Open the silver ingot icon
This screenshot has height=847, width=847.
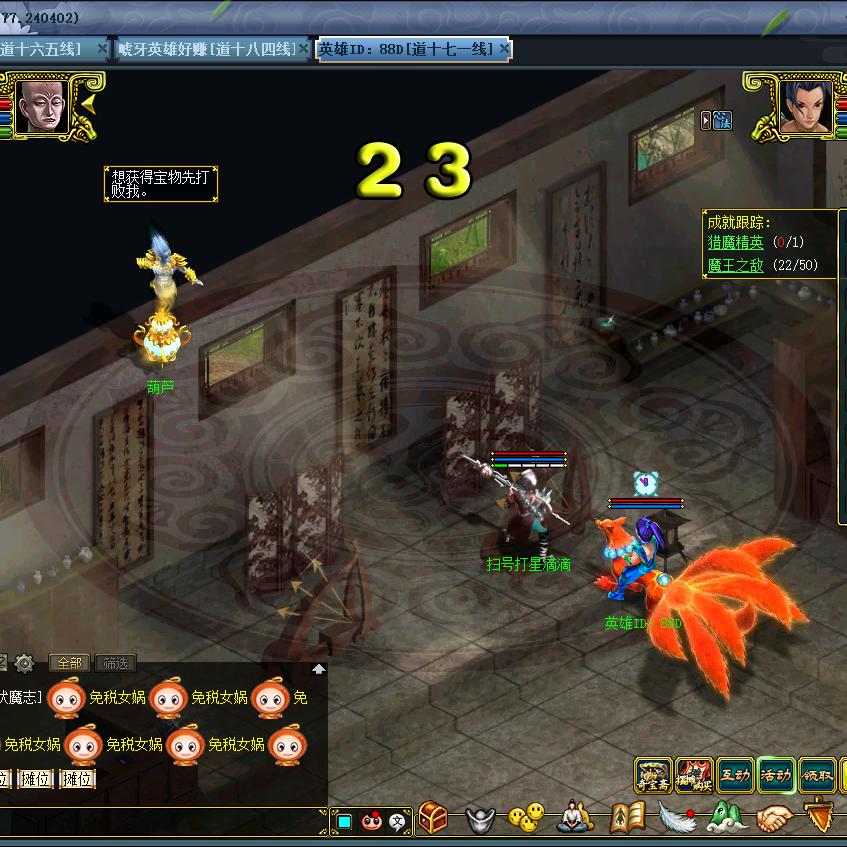(x=481, y=820)
